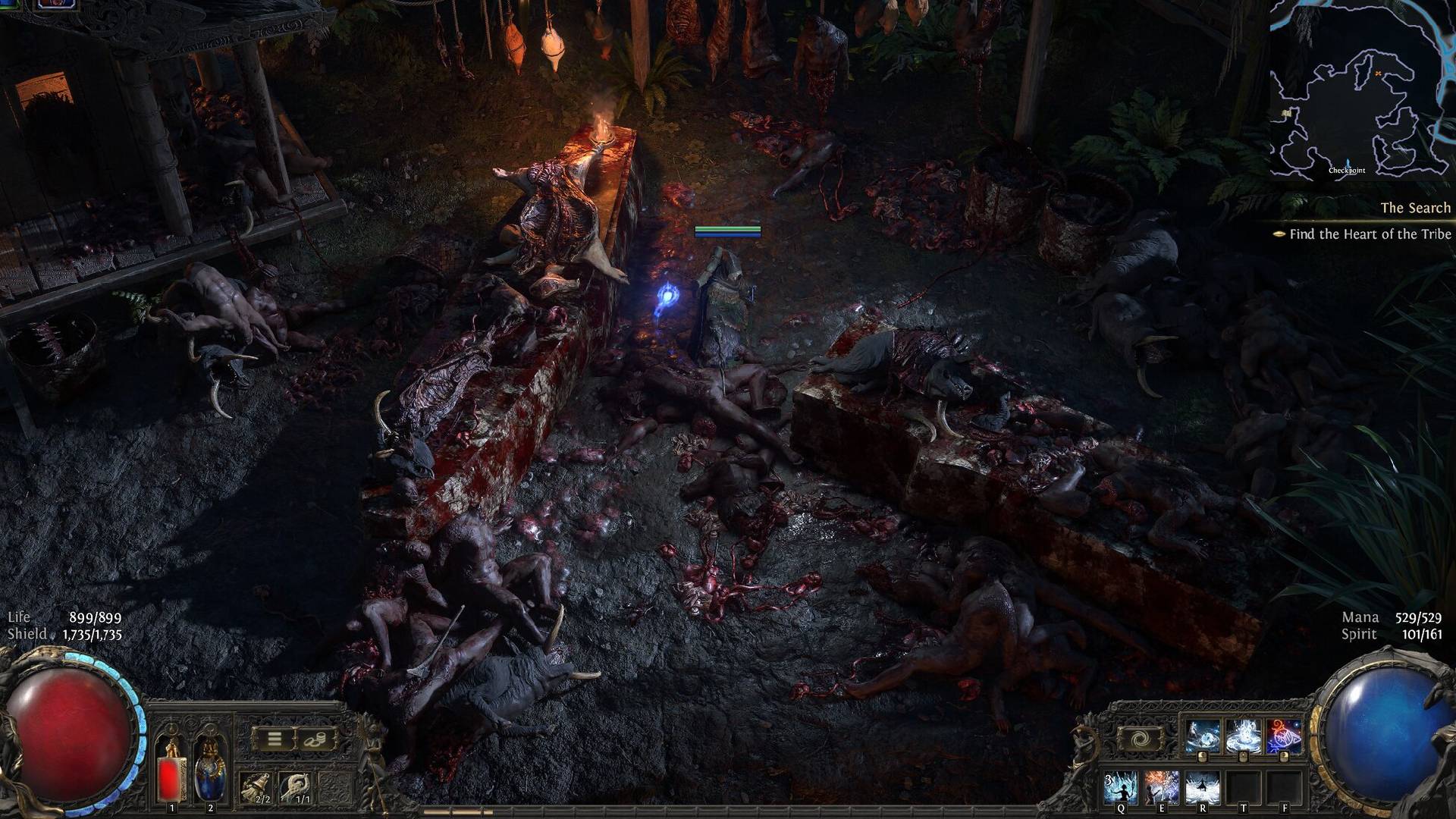
Task: Activate the frost orb skill icon
Action: [1203, 737]
